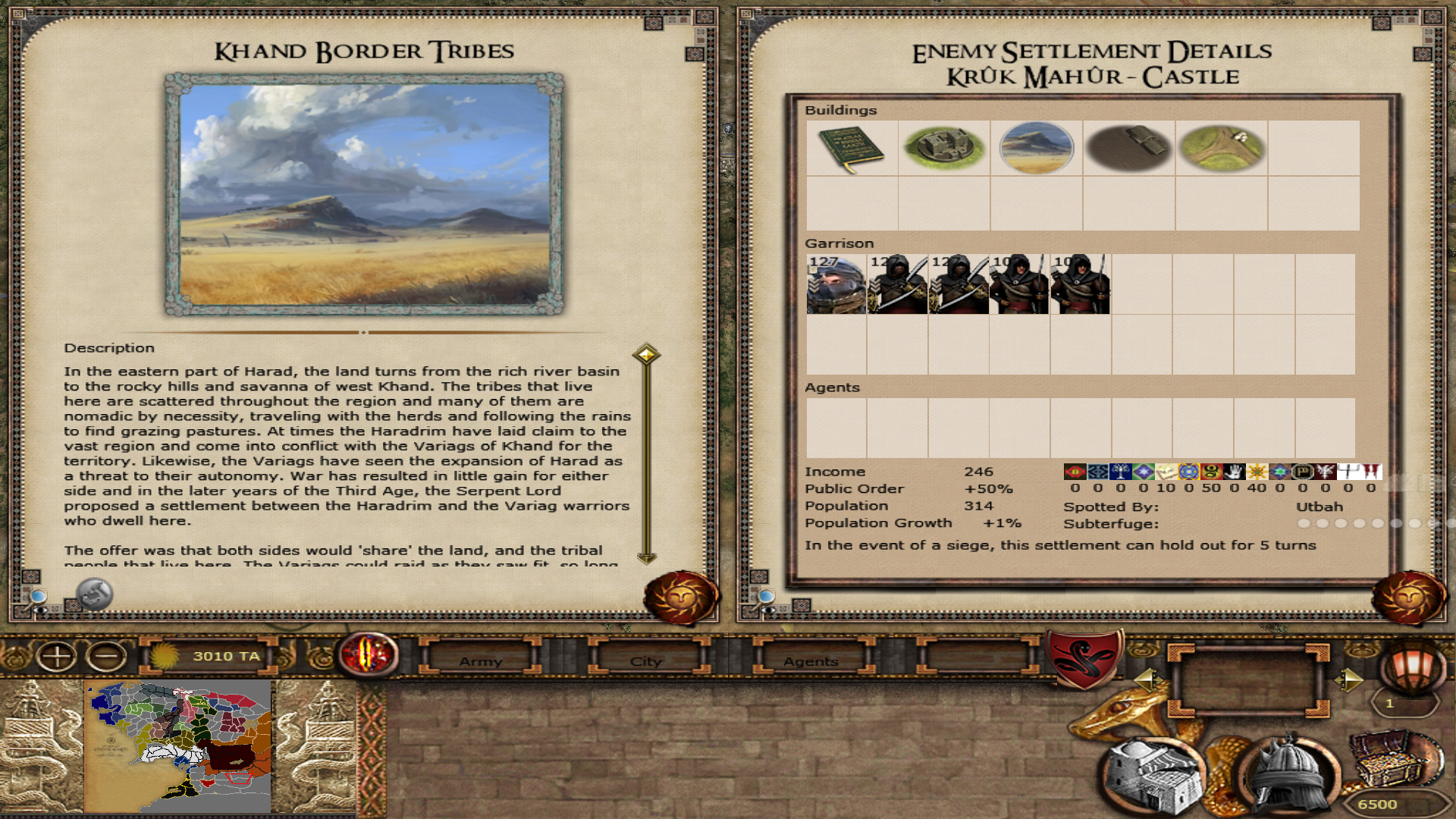Switch to the Army tab

coord(481,661)
